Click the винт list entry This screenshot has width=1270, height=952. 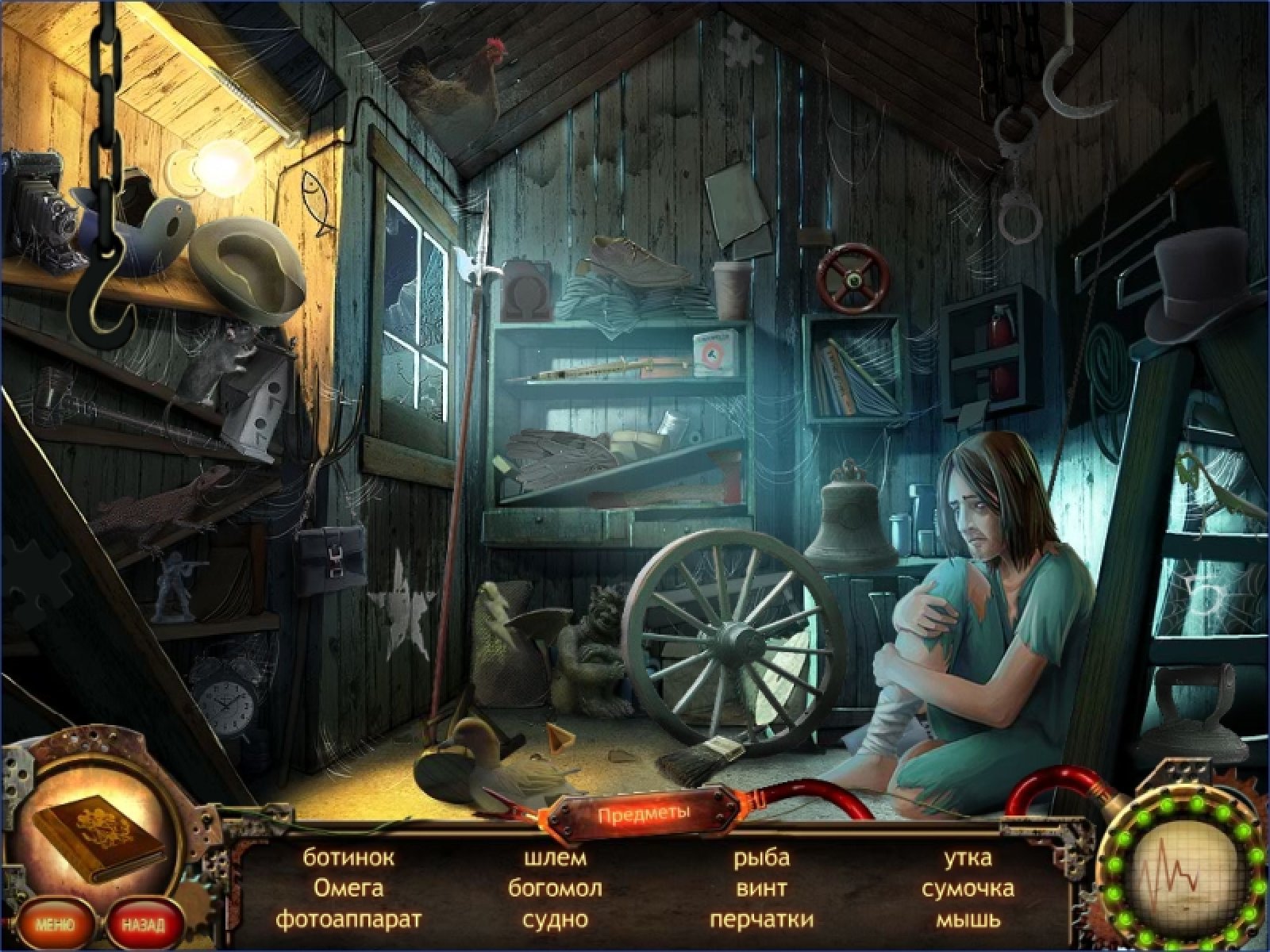tap(761, 889)
